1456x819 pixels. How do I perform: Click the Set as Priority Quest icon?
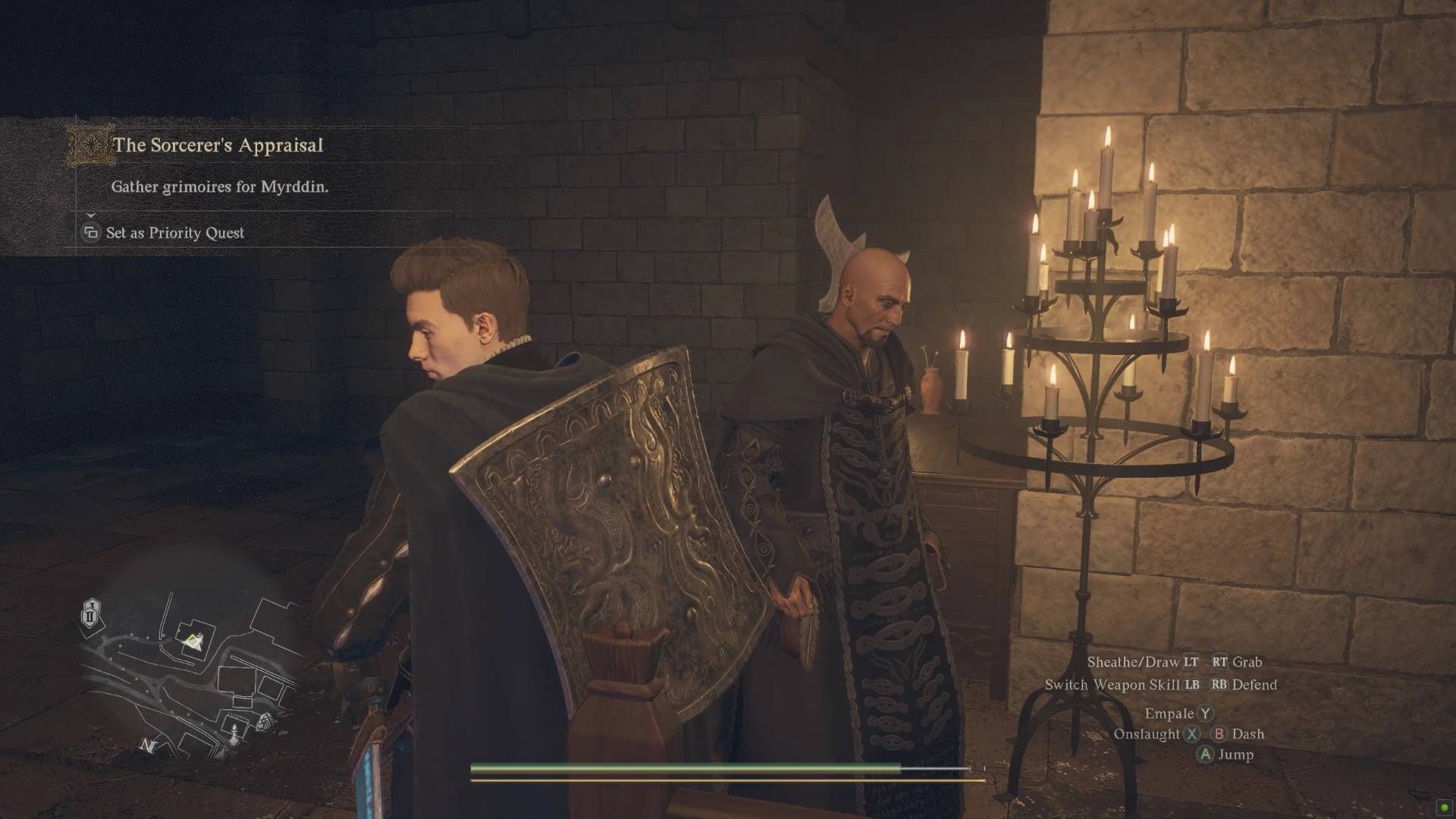click(x=90, y=233)
